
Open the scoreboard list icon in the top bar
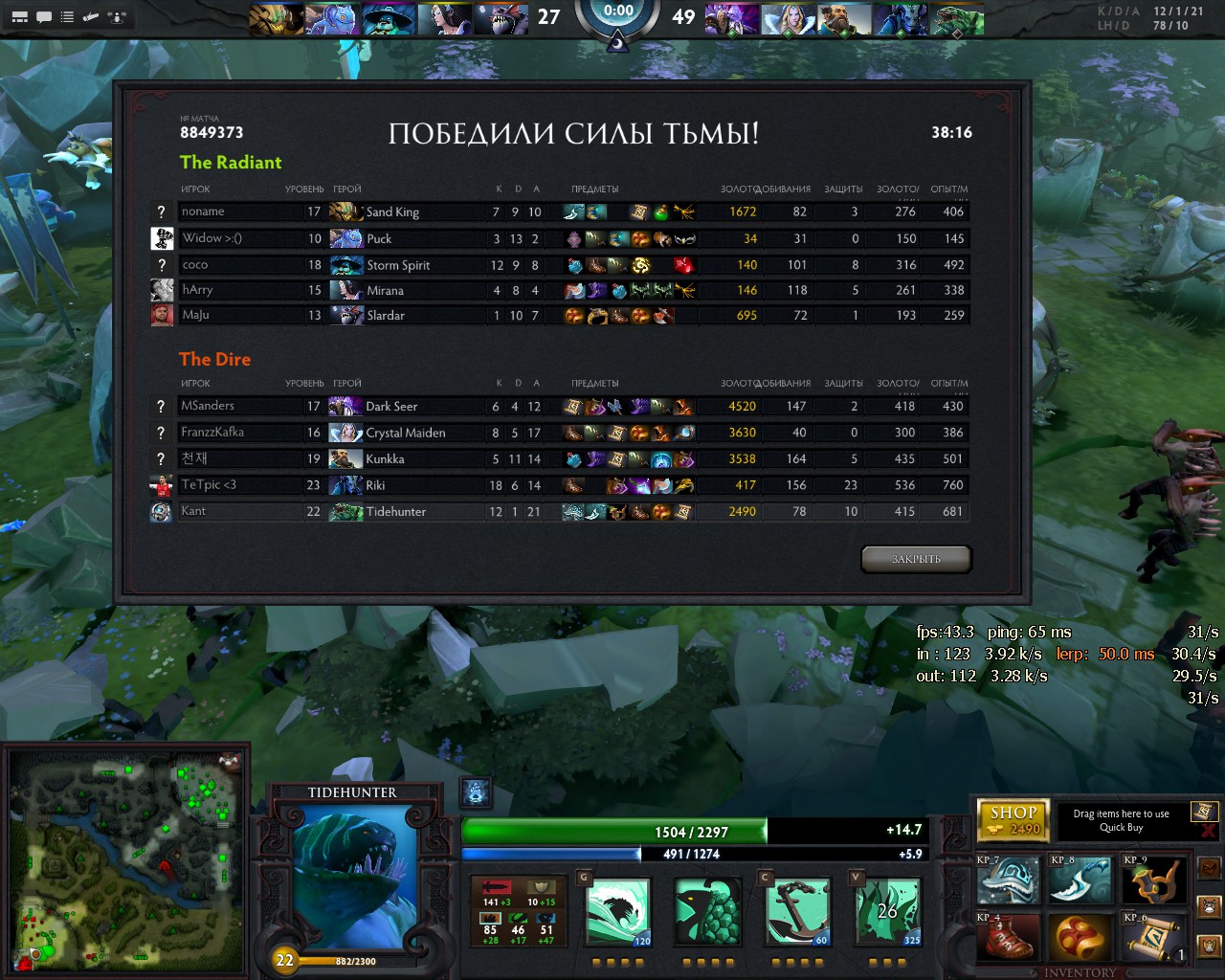[x=67, y=17]
